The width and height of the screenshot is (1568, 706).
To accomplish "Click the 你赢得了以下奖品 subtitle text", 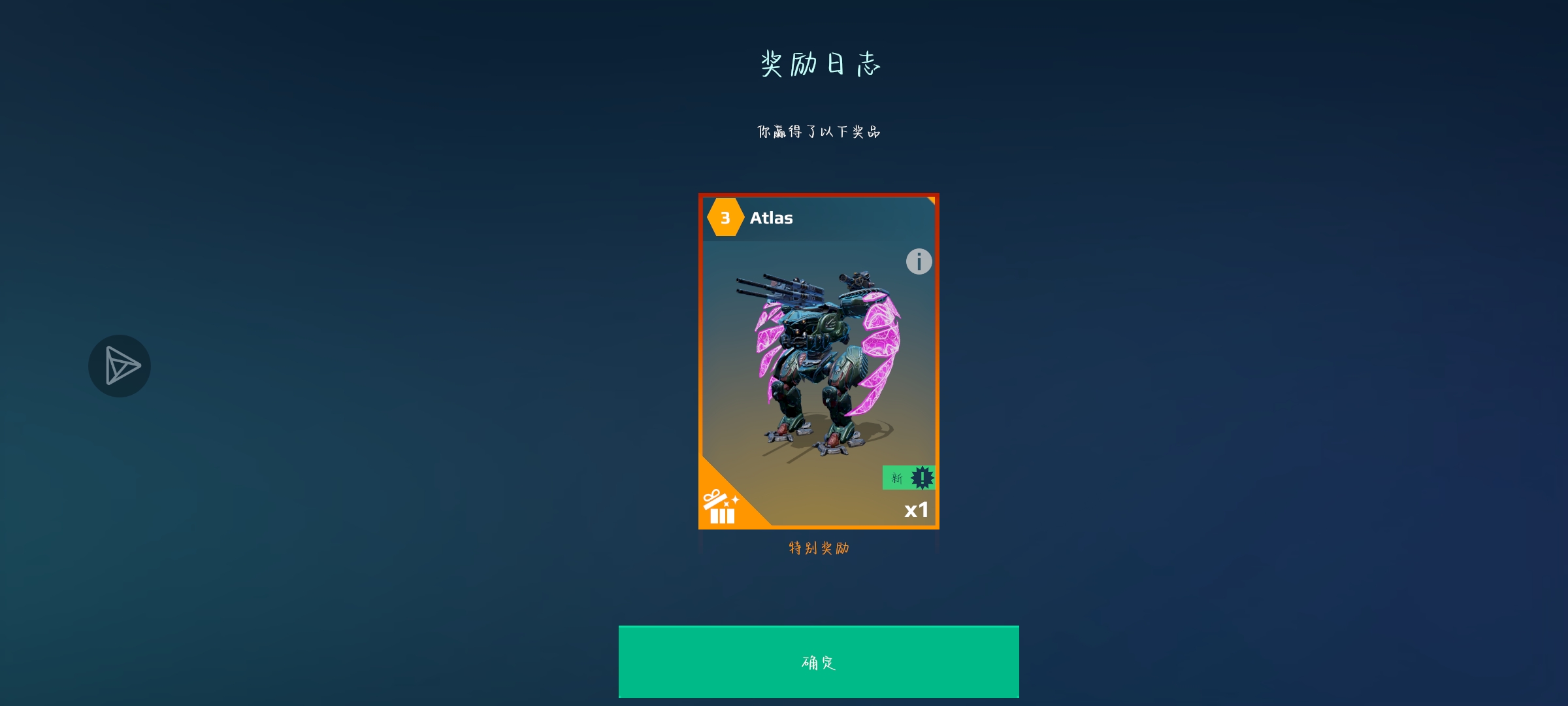I will coord(819,131).
